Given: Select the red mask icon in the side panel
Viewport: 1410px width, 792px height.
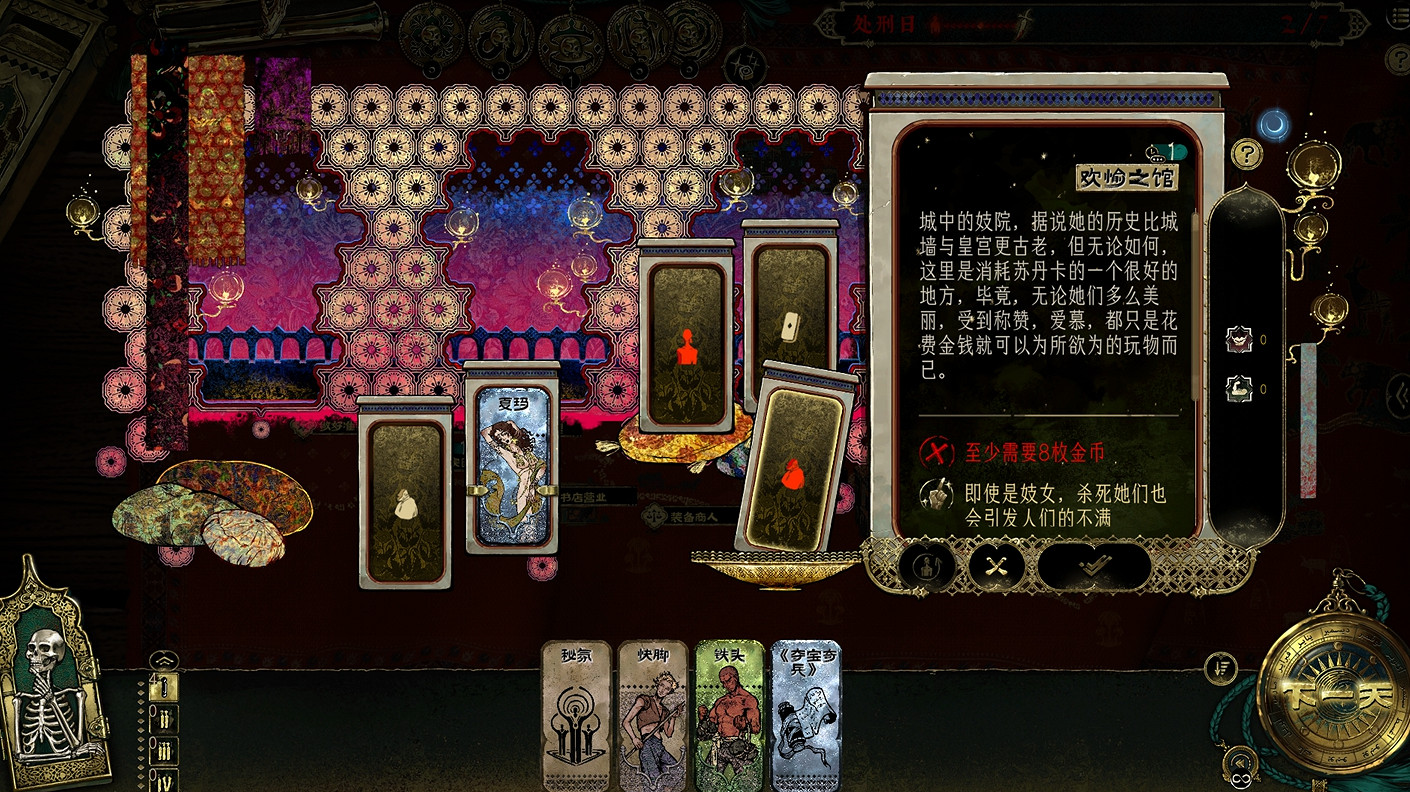Looking at the screenshot, I should pyautogui.click(x=1239, y=338).
